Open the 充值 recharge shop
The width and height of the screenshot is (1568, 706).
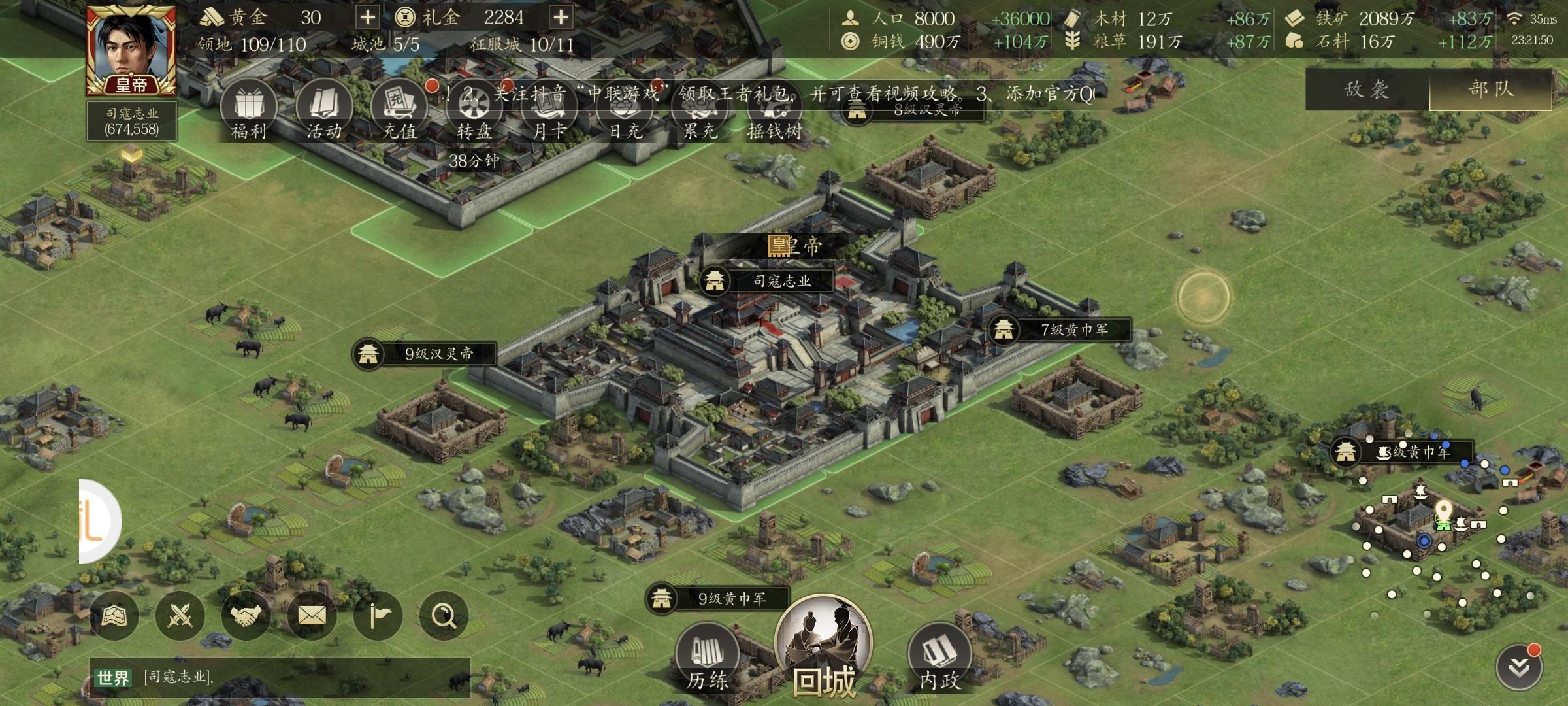(399, 111)
